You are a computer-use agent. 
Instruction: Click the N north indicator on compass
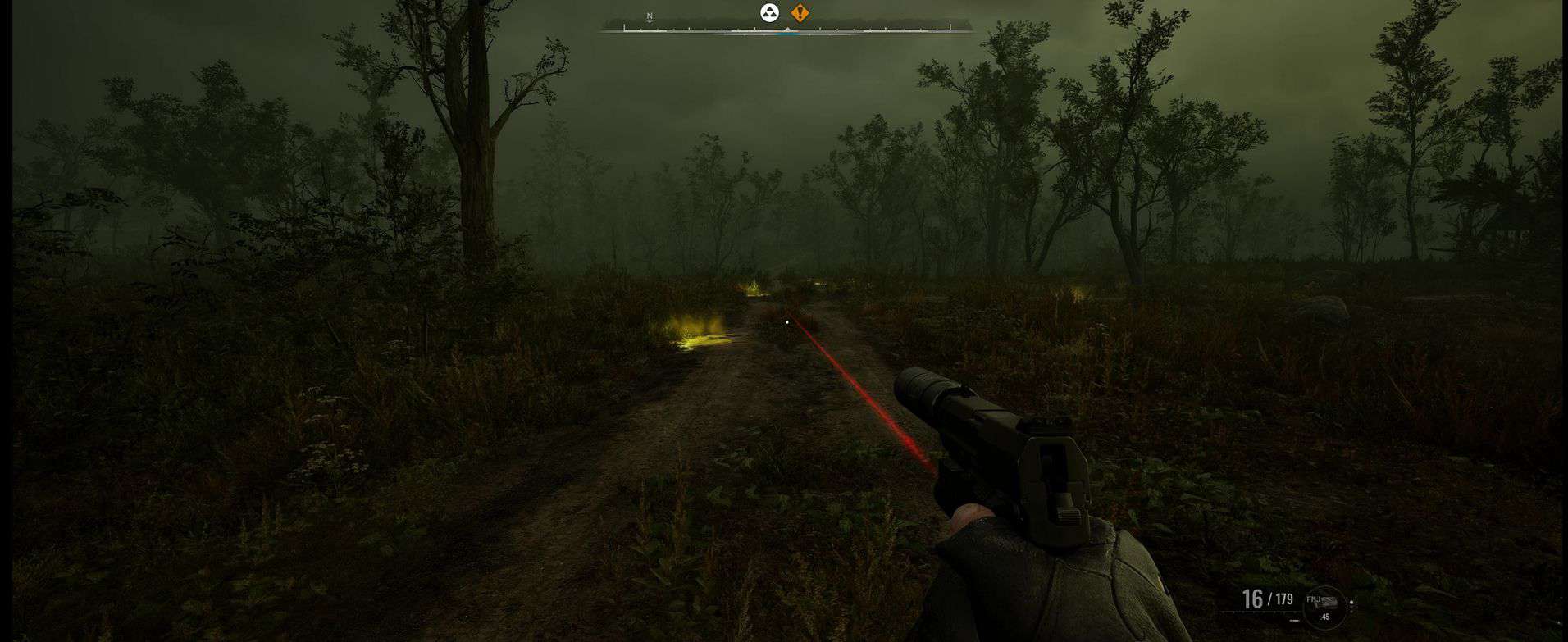(650, 16)
